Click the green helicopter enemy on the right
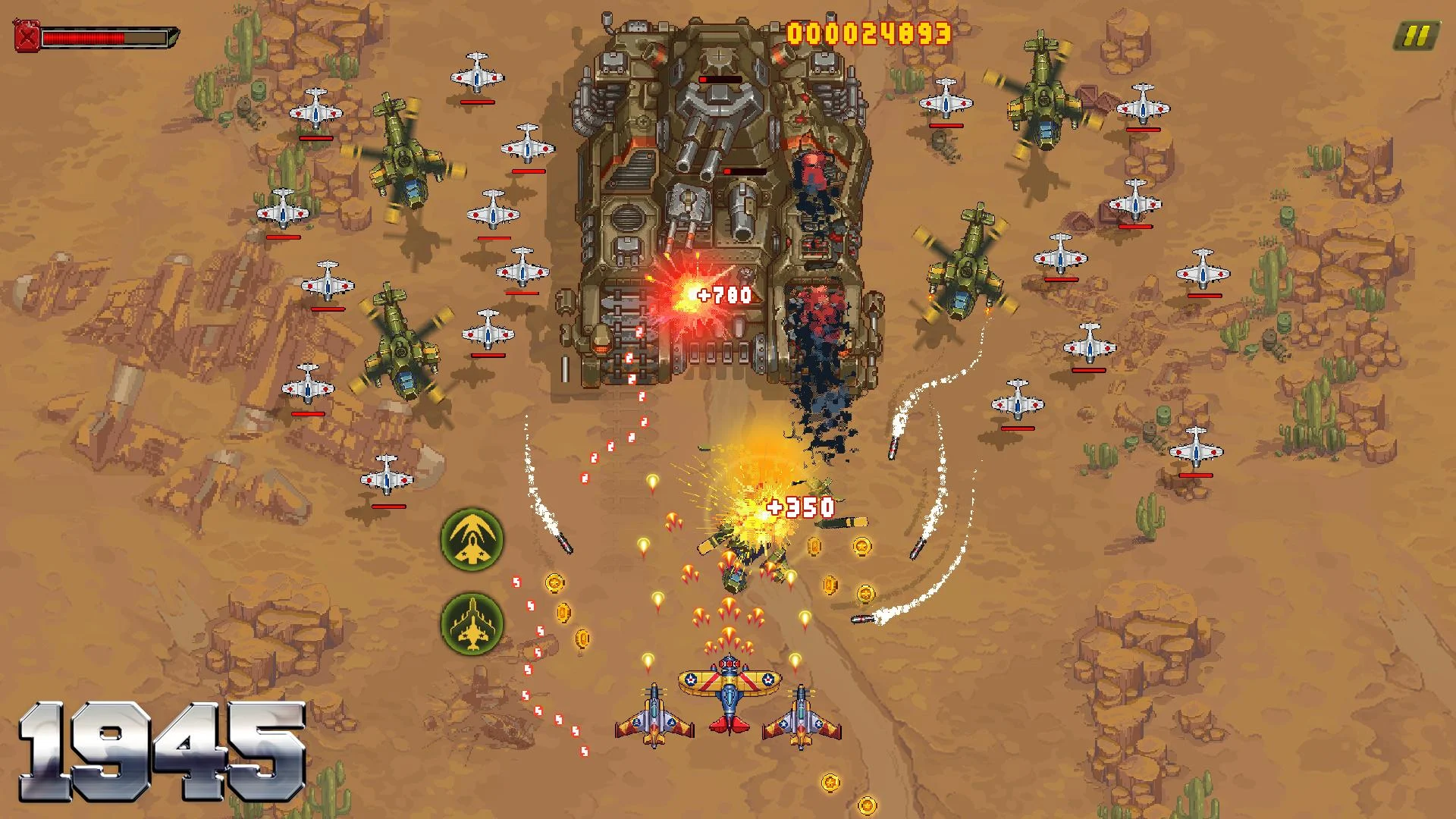 coord(963,265)
